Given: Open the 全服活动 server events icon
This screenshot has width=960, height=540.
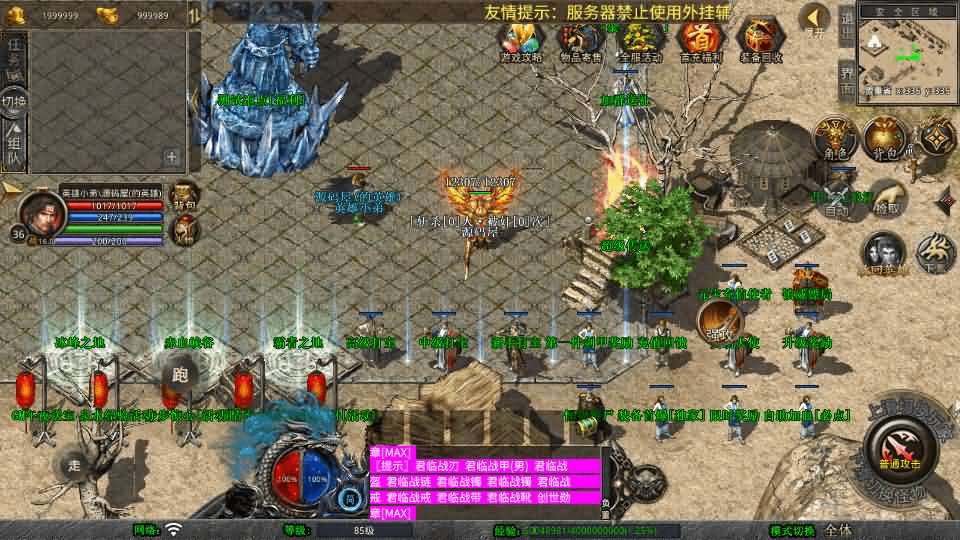Looking at the screenshot, I should (x=640, y=40).
